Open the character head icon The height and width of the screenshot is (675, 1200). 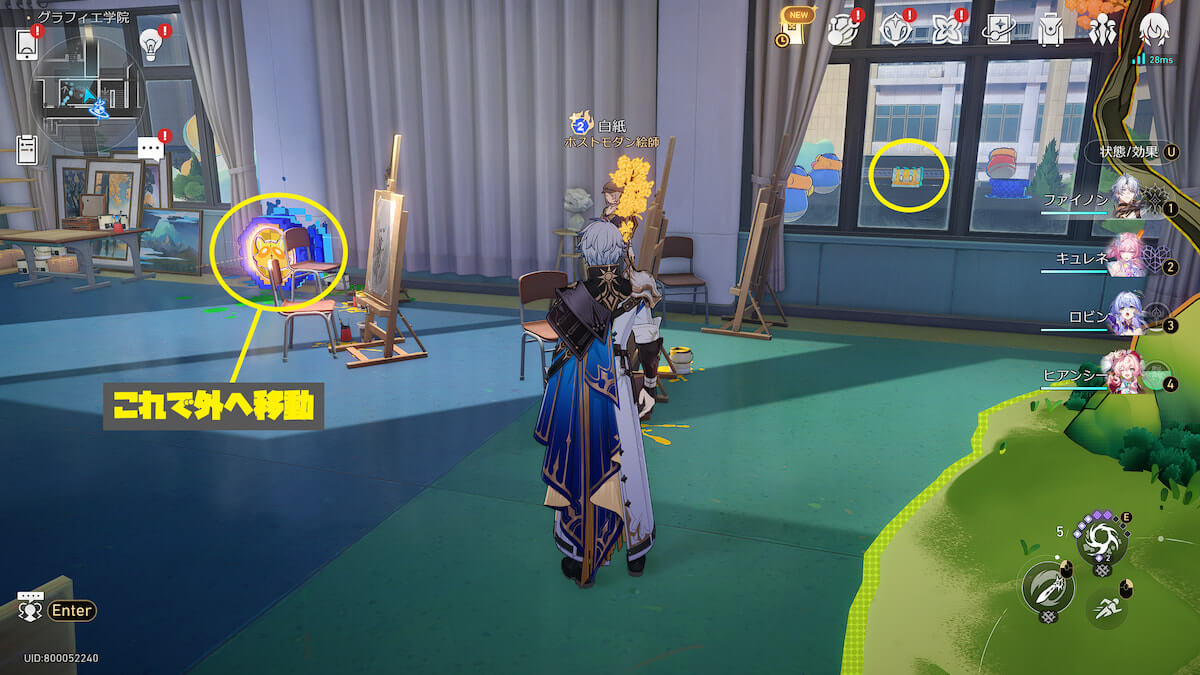point(1155,30)
